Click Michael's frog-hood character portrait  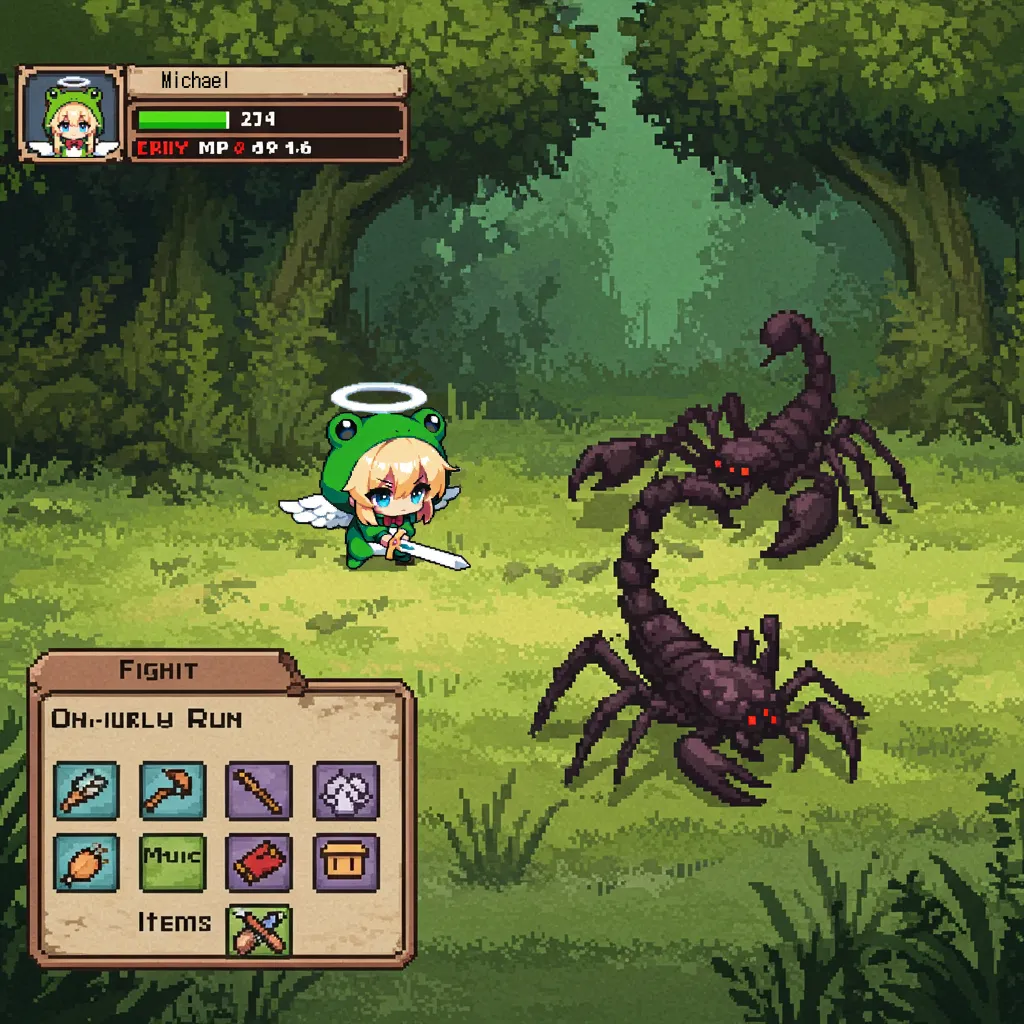click(x=70, y=113)
